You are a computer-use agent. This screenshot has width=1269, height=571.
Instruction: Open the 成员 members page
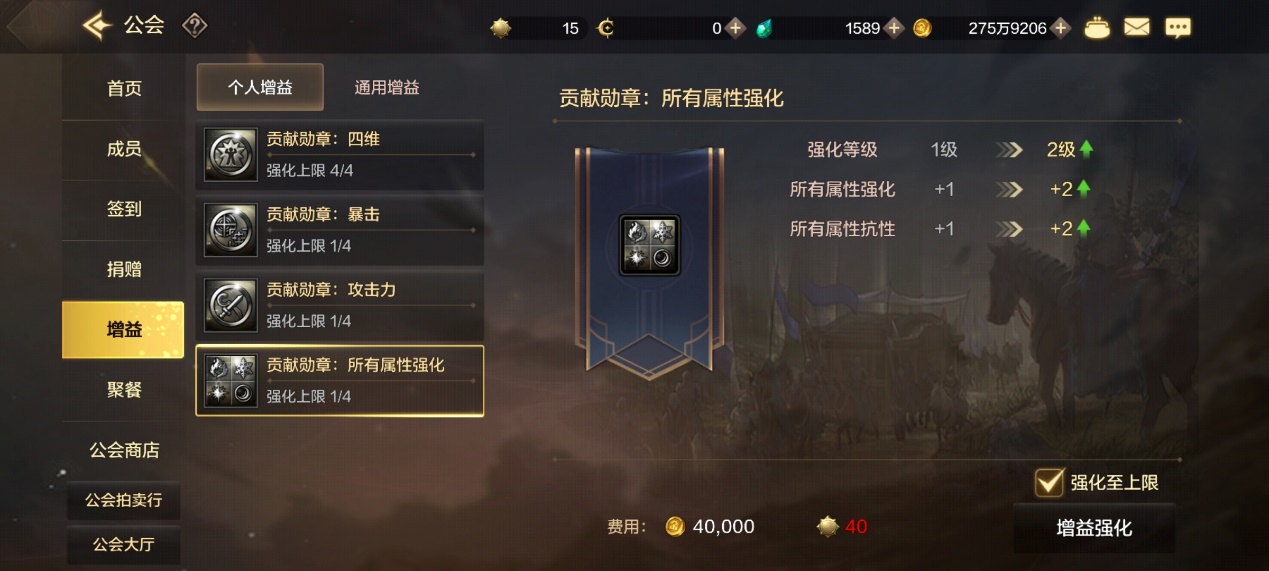pyautogui.click(x=124, y=149)
